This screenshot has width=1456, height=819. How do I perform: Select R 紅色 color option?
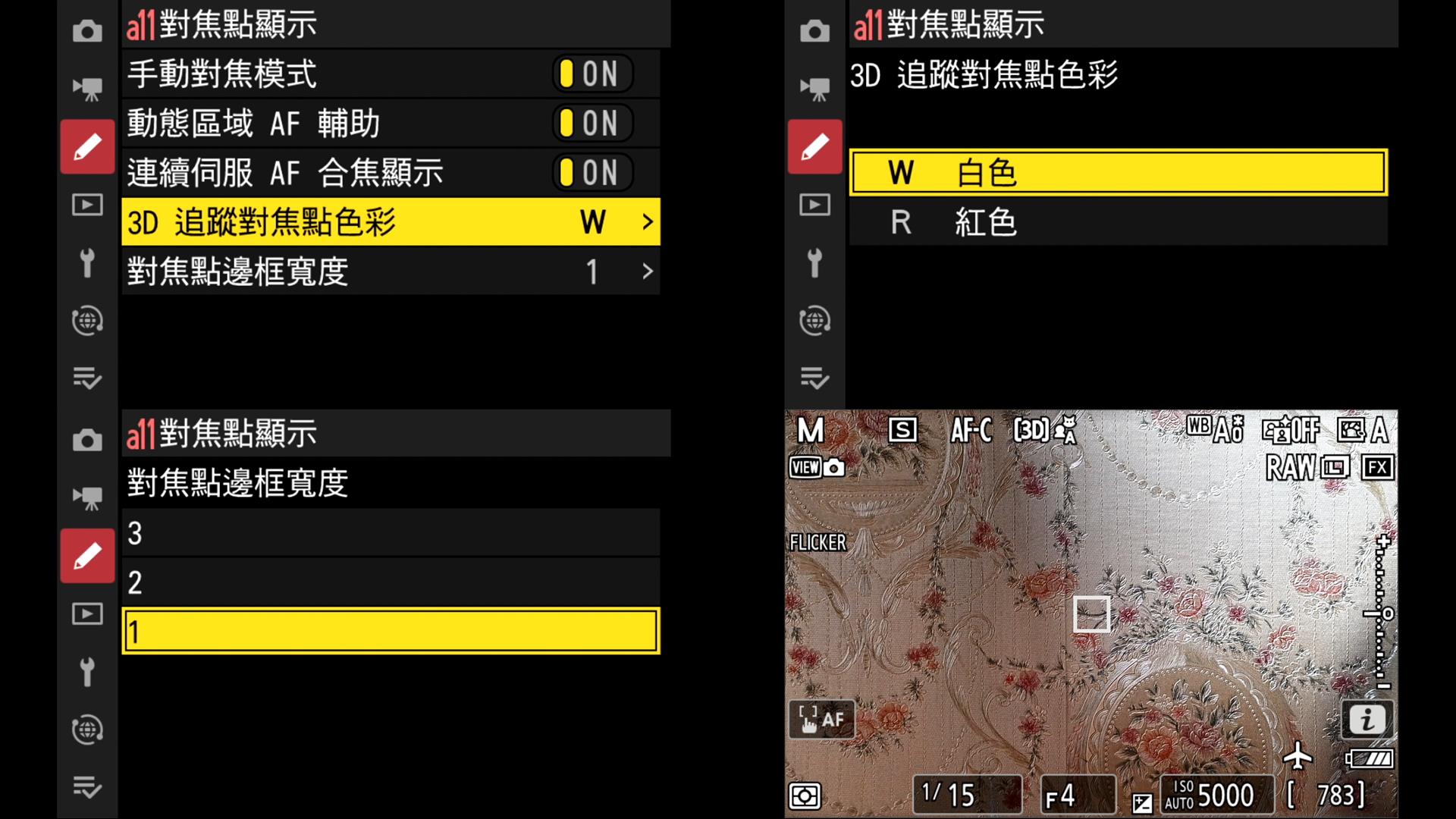[1119, 221]
